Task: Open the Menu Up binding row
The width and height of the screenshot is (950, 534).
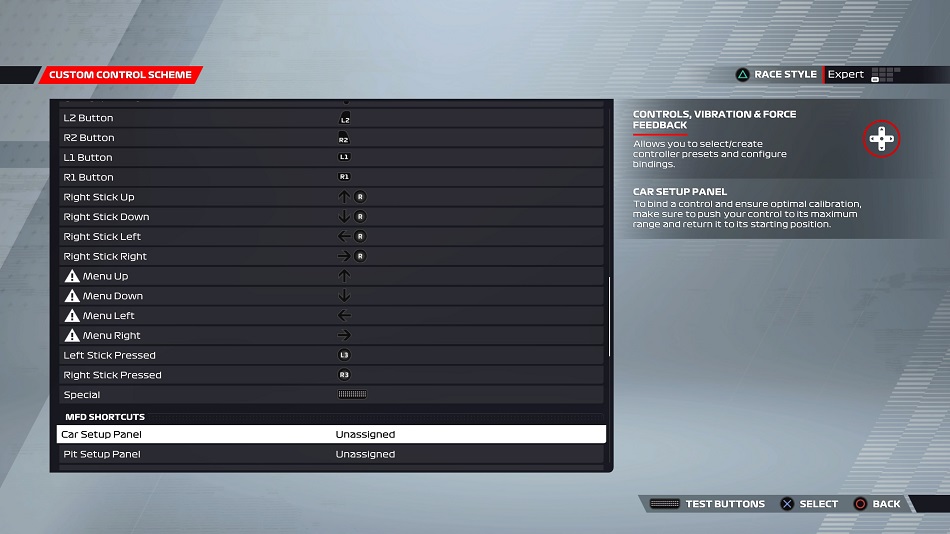Action: pyautogui.click(x=331, y=276)
